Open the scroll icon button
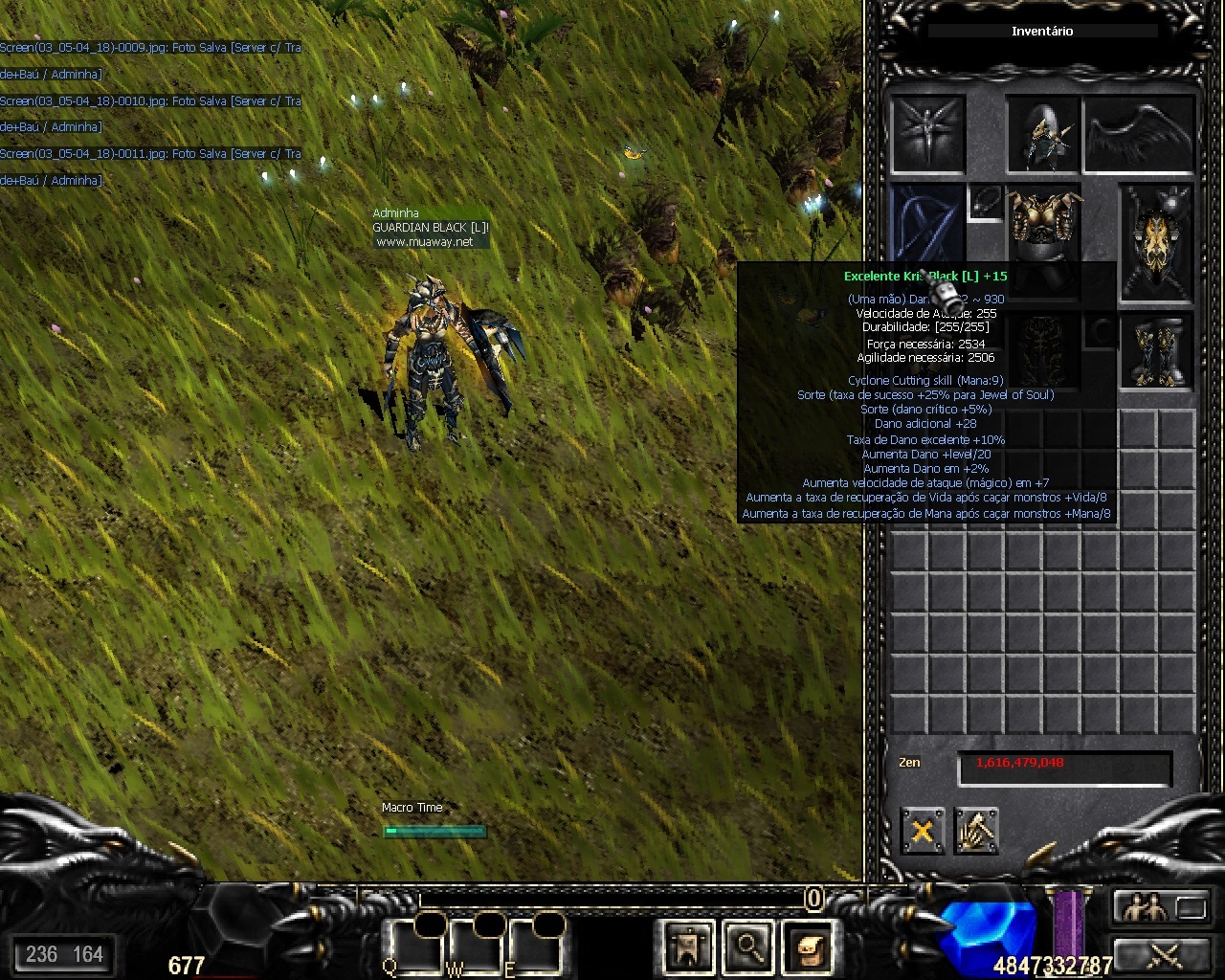The image size is (1225, 980). tap(808, 947)
